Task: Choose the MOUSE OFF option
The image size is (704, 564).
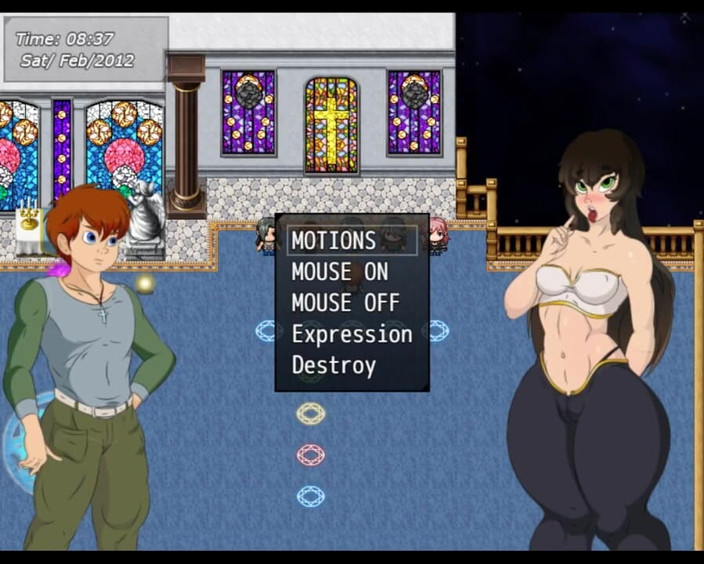Action: [x=345, y=302]
